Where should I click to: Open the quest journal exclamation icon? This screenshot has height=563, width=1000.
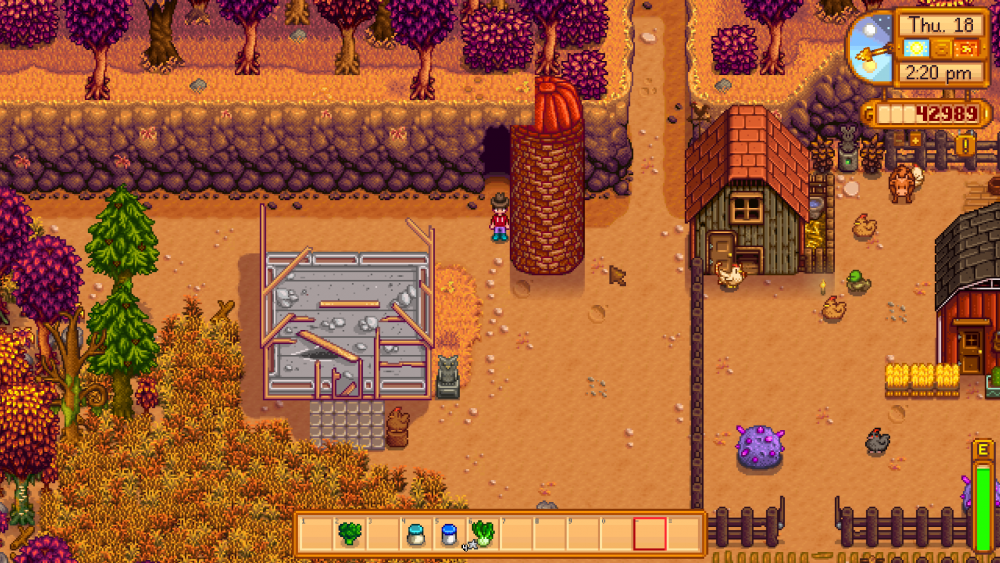point(967,146)
